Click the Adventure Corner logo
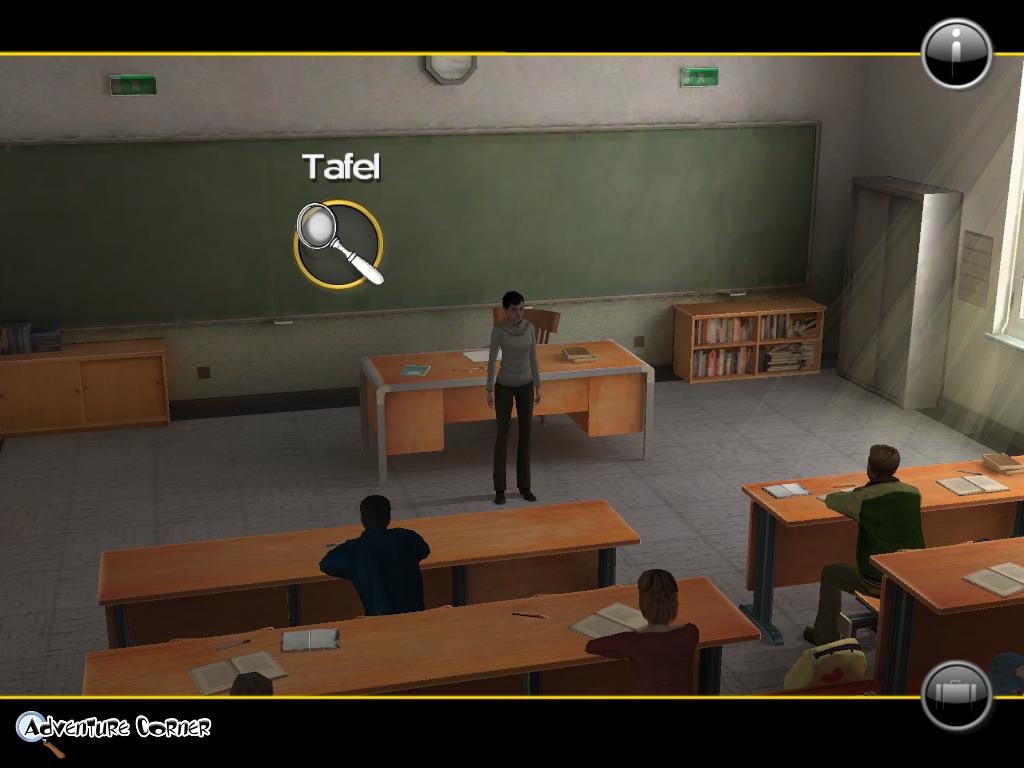 coord(113,729)
